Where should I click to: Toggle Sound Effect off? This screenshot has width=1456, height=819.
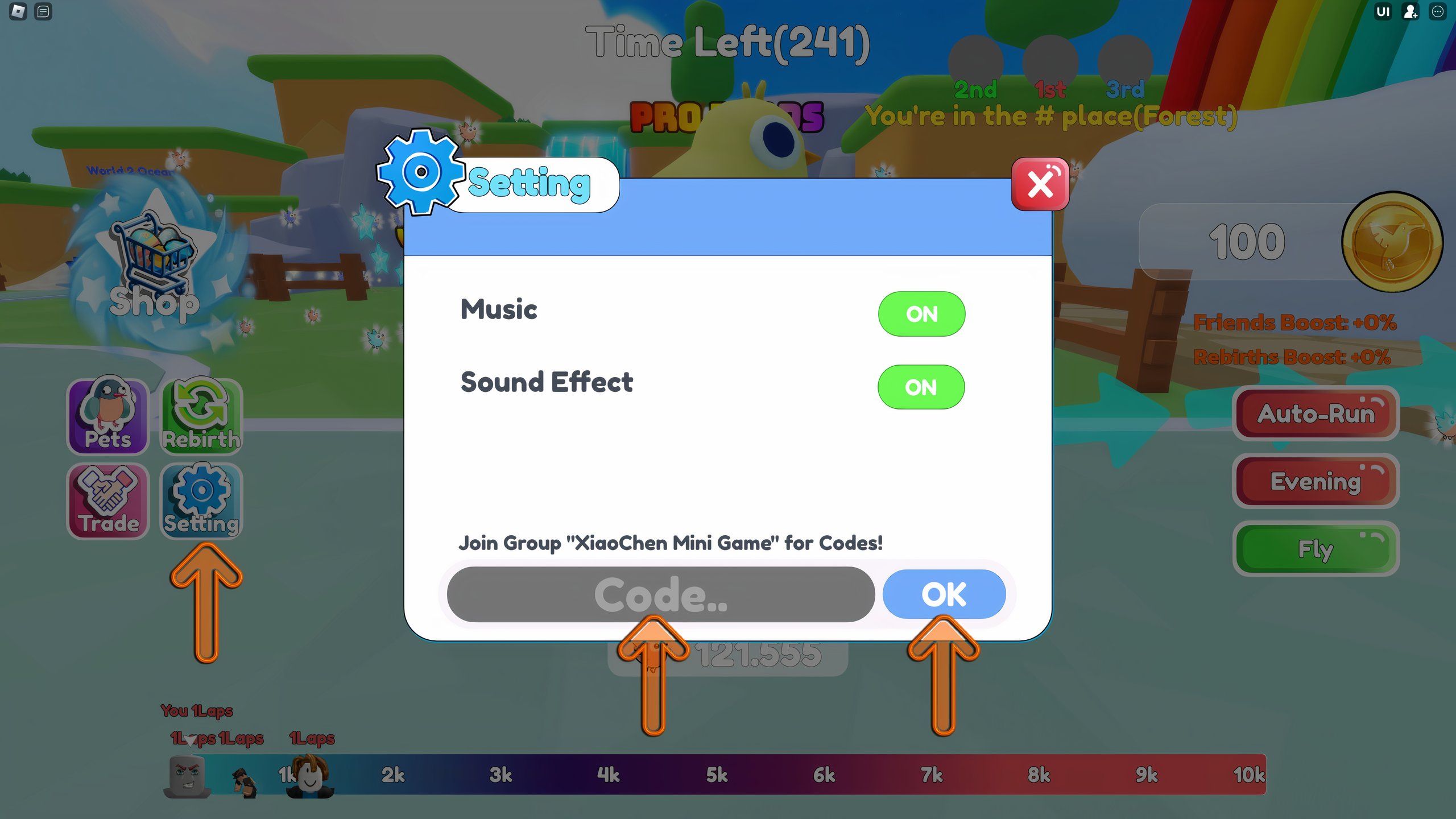click(921, 387)
